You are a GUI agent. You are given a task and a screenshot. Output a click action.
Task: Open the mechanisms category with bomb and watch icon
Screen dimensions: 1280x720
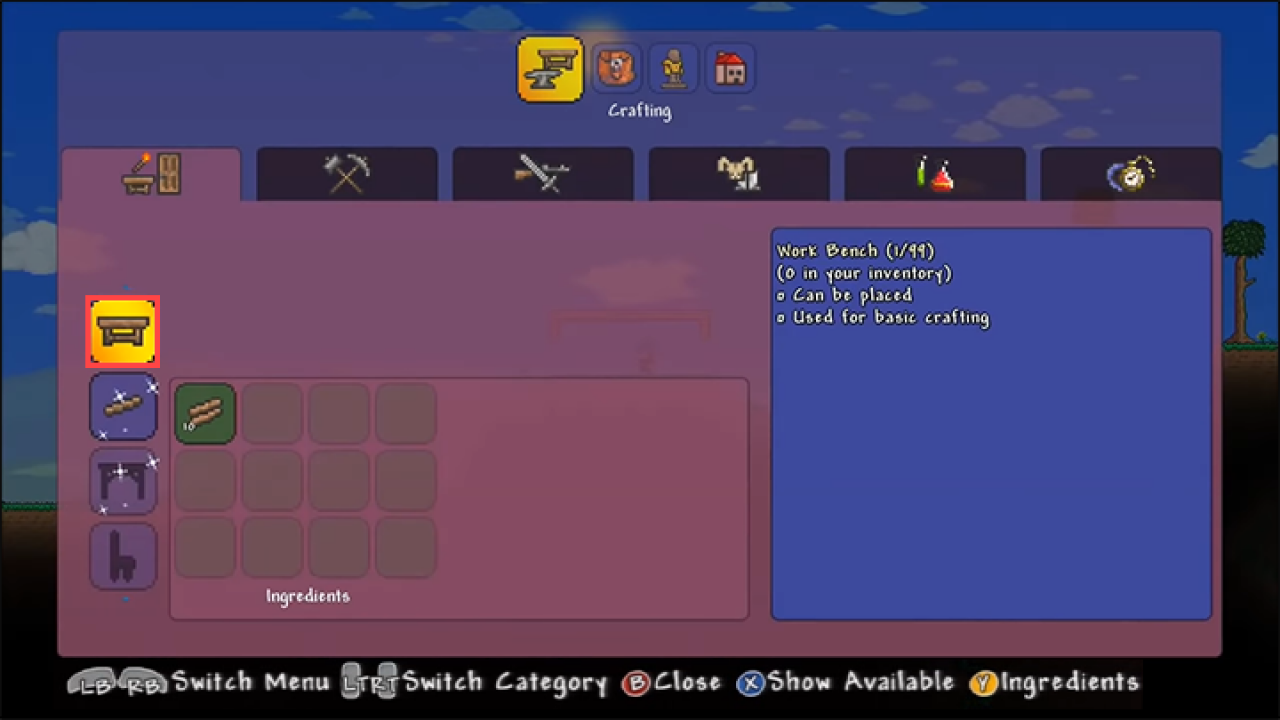tap(1130, 174)
